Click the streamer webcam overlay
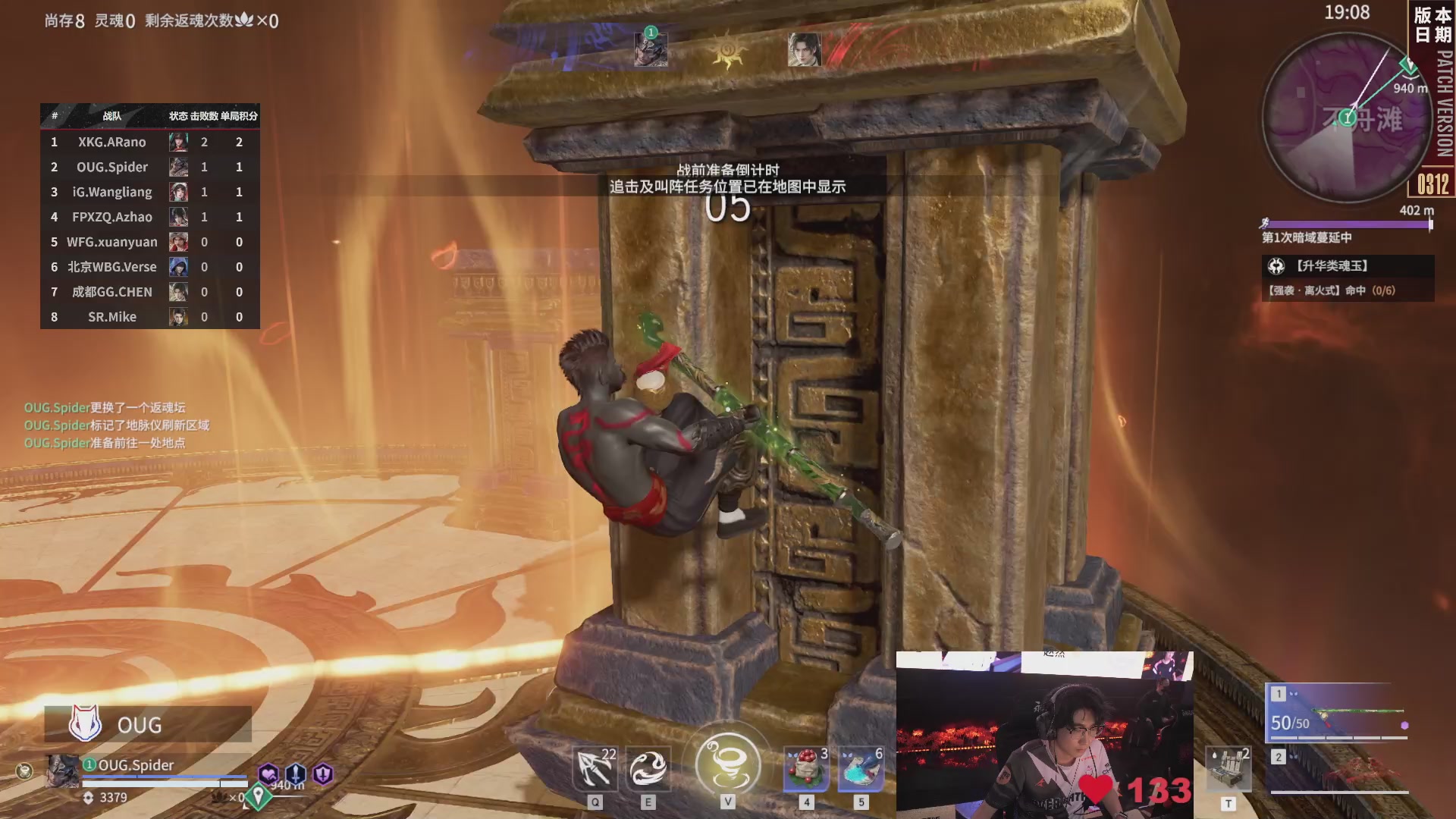The height and width of the screenshot is (819, 1456). pyautogui.click(x=1044, y=734)
